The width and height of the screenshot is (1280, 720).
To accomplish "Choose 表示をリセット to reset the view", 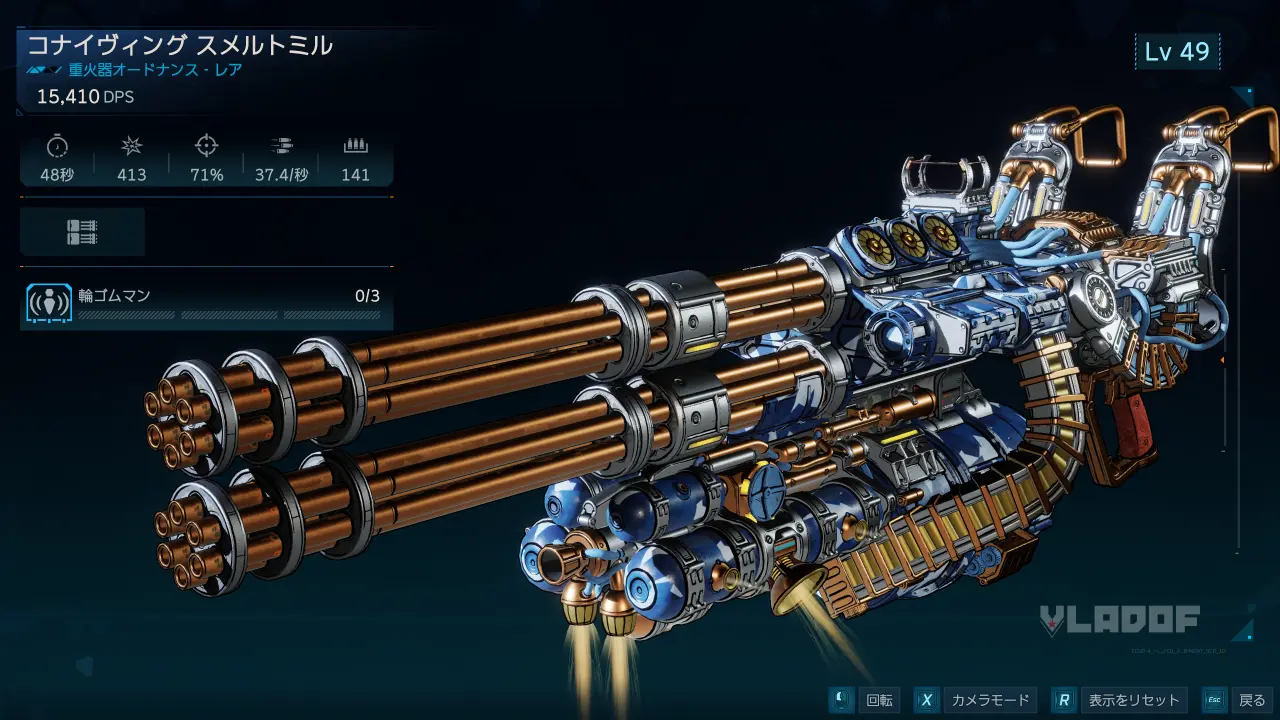I will tap(1121, 700).
